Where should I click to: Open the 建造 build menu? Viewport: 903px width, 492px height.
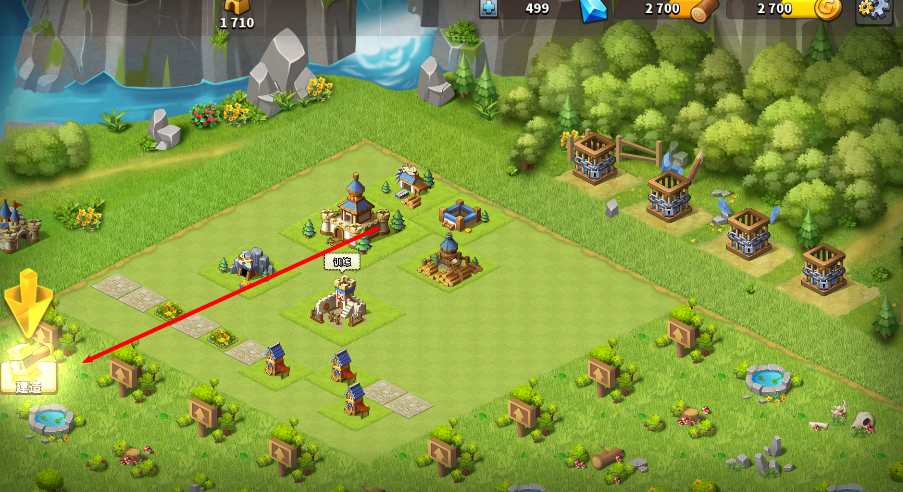coord(28,368)
